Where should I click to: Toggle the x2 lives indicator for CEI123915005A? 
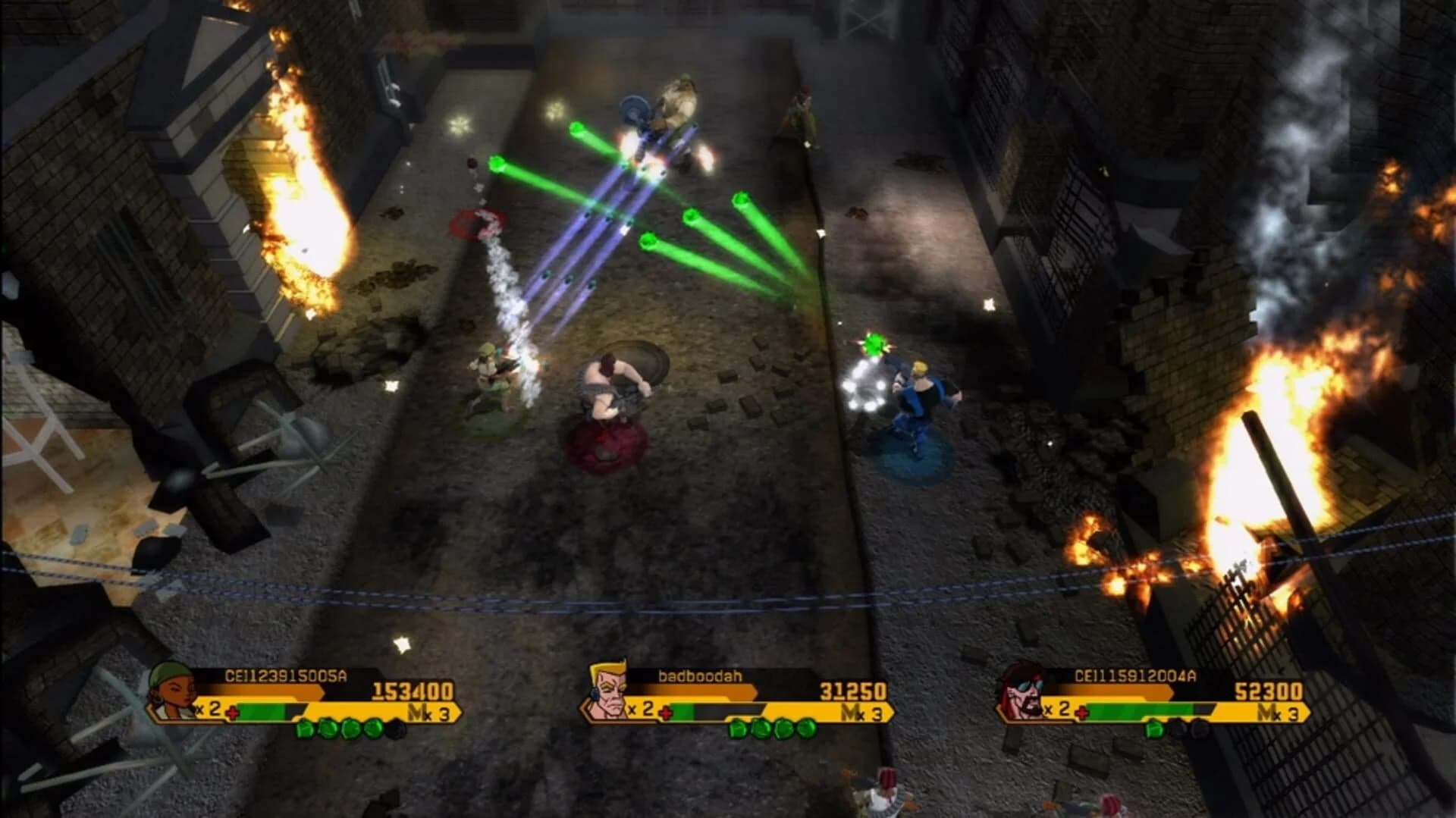208,710
